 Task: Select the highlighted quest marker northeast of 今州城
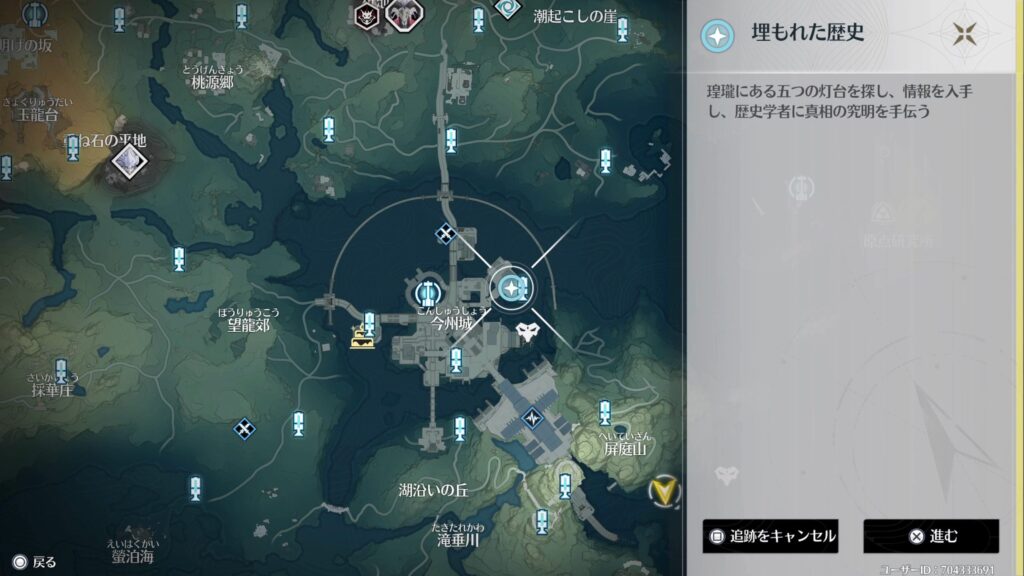tap(512, 289)
